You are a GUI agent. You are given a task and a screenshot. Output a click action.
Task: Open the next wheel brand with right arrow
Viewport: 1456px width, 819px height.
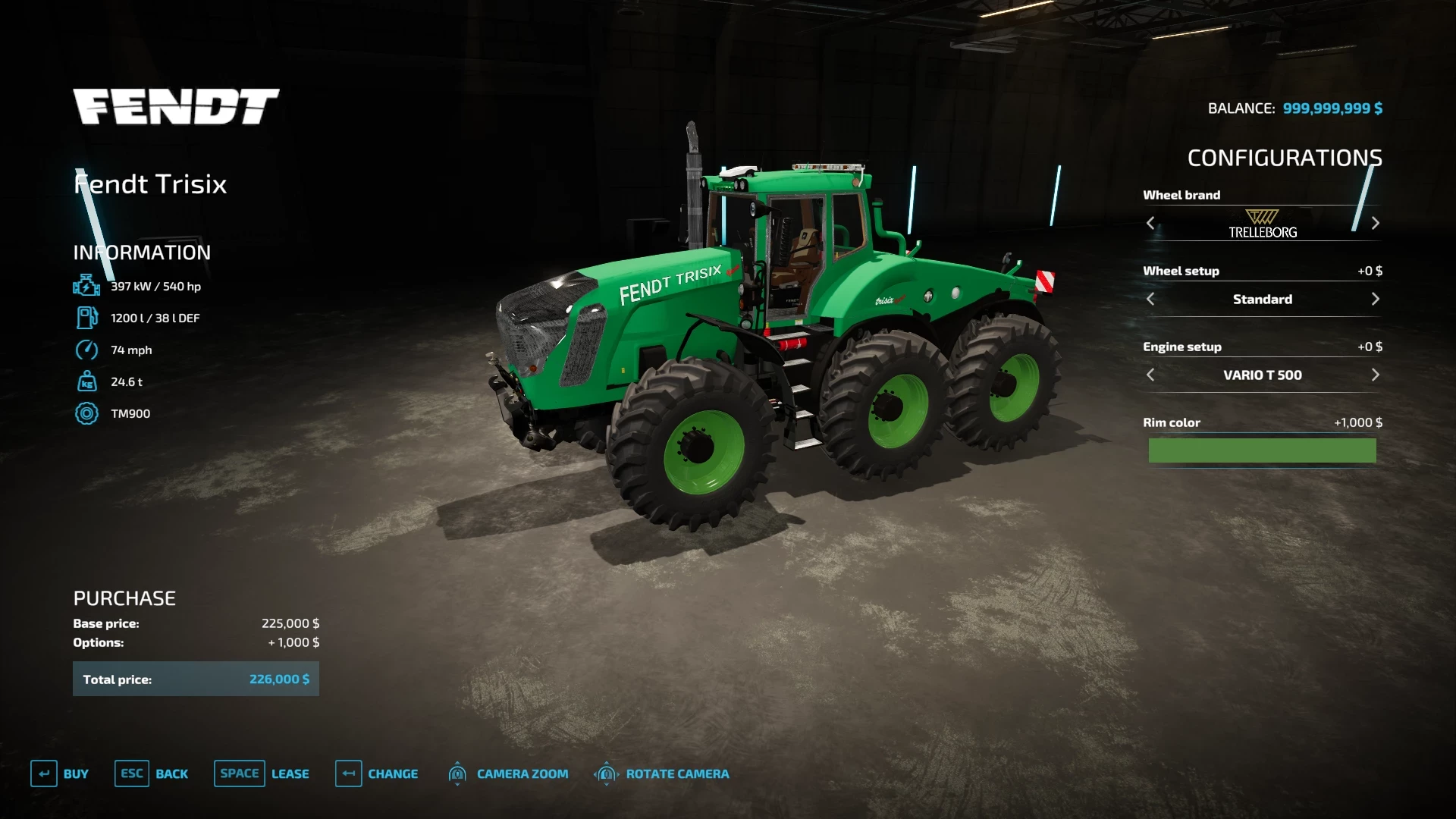pos(1375,223)
